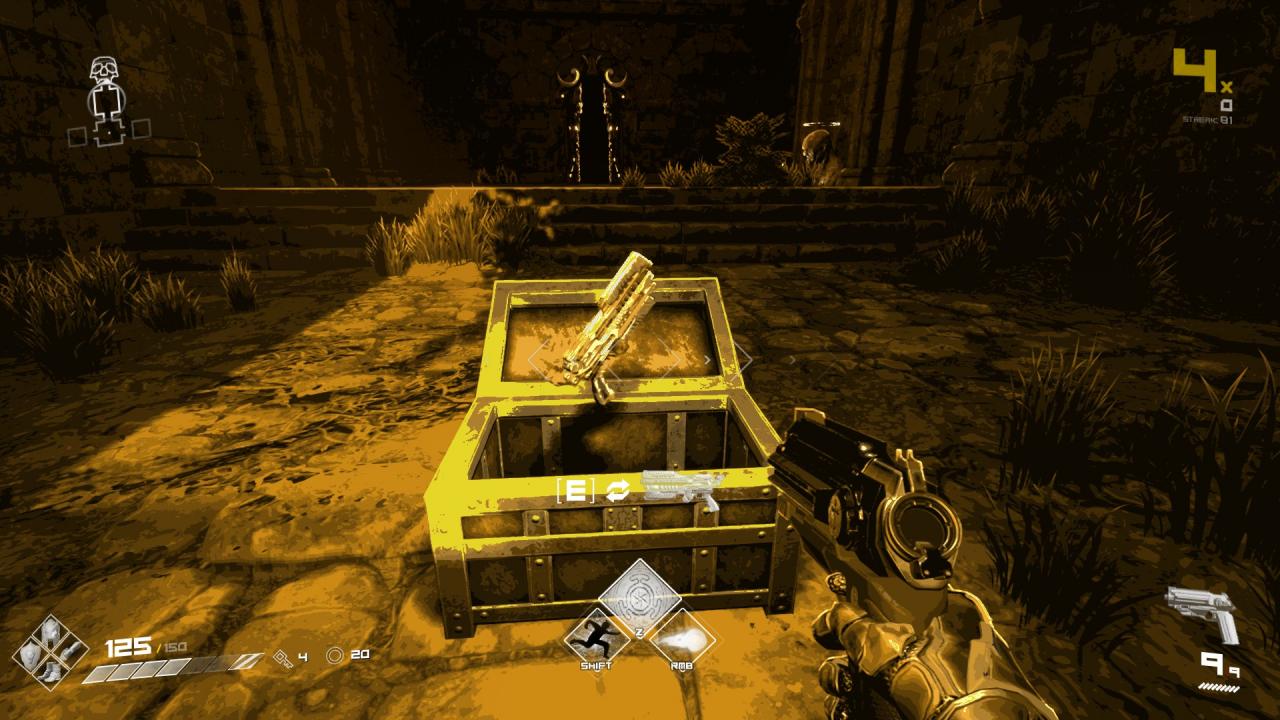Click the dungeon minimap room layout
The width and height of the screenshot is (1280, 720).
coord(106,112)
